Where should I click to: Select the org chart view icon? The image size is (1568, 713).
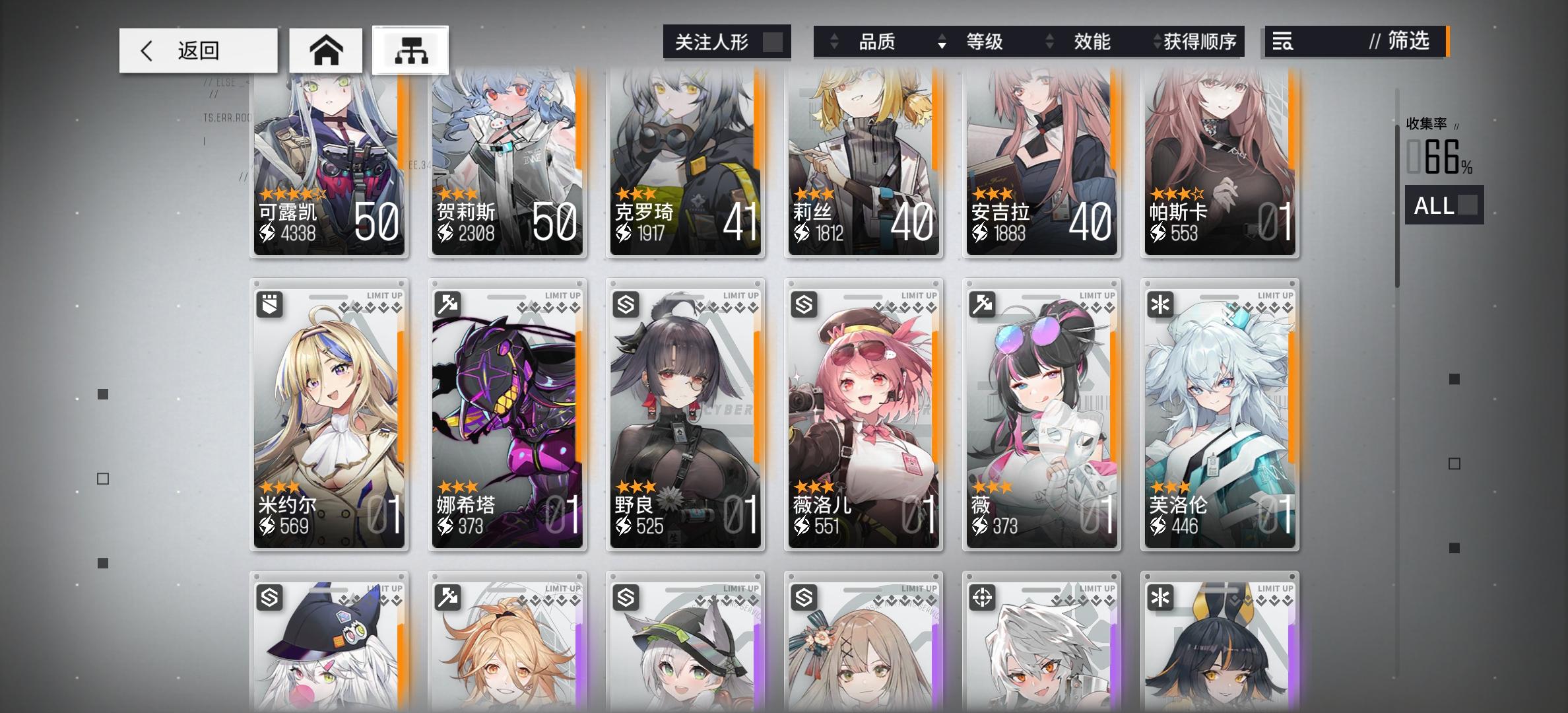[410, 49]
